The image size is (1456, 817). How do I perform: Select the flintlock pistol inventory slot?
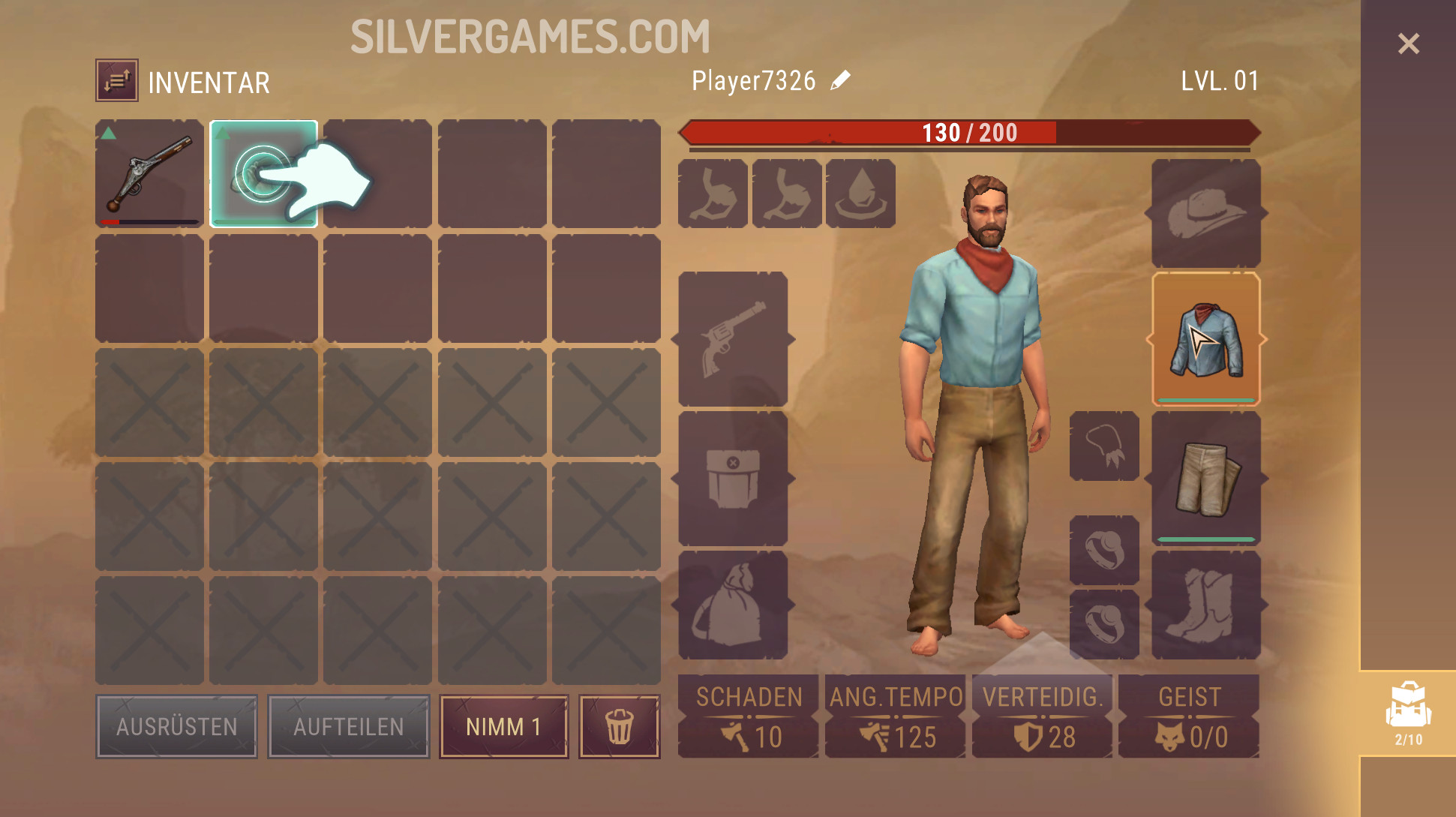pyautogui.click(x=149, y=173)
